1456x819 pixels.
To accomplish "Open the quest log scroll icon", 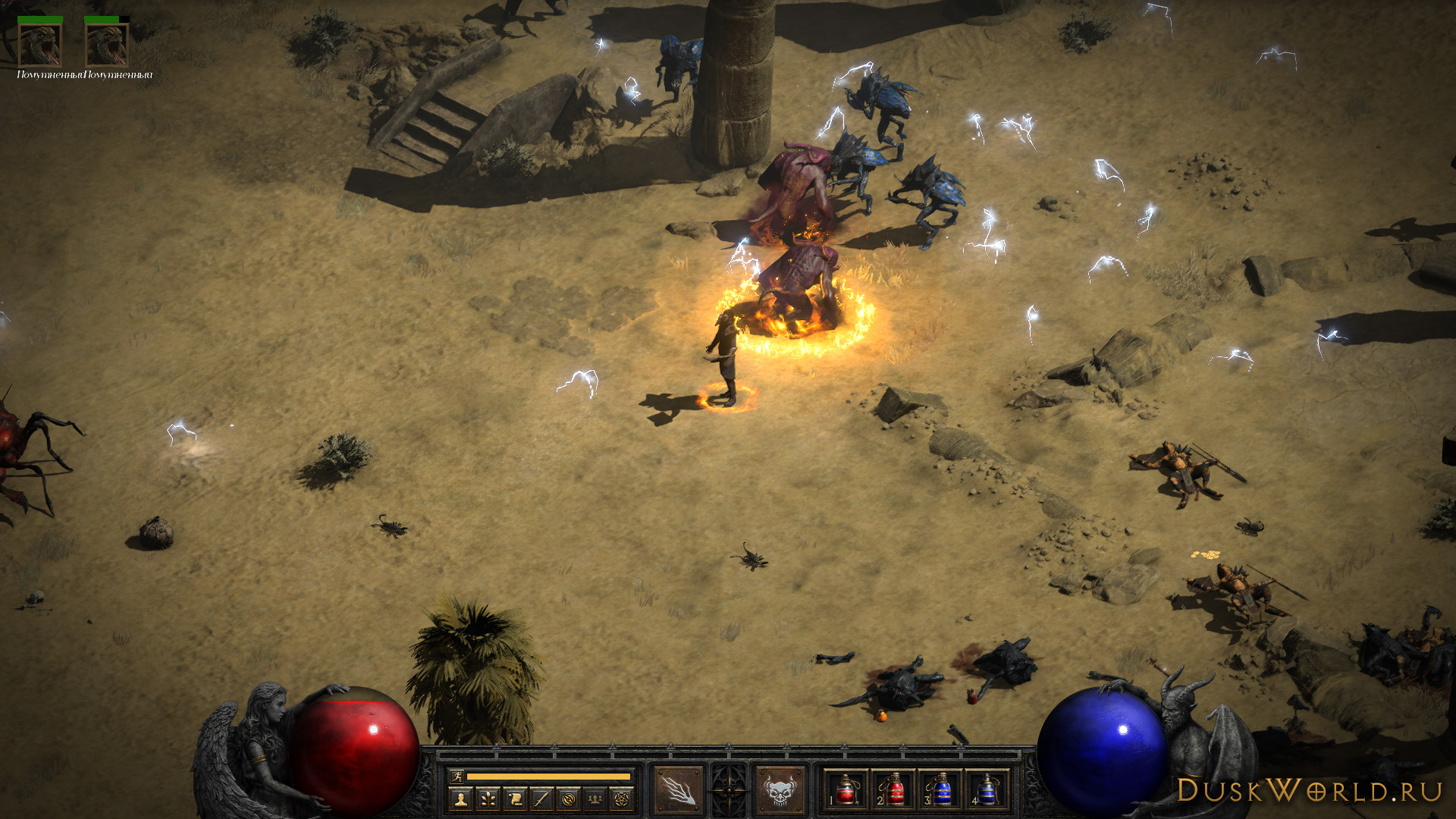I will (515, 799).
